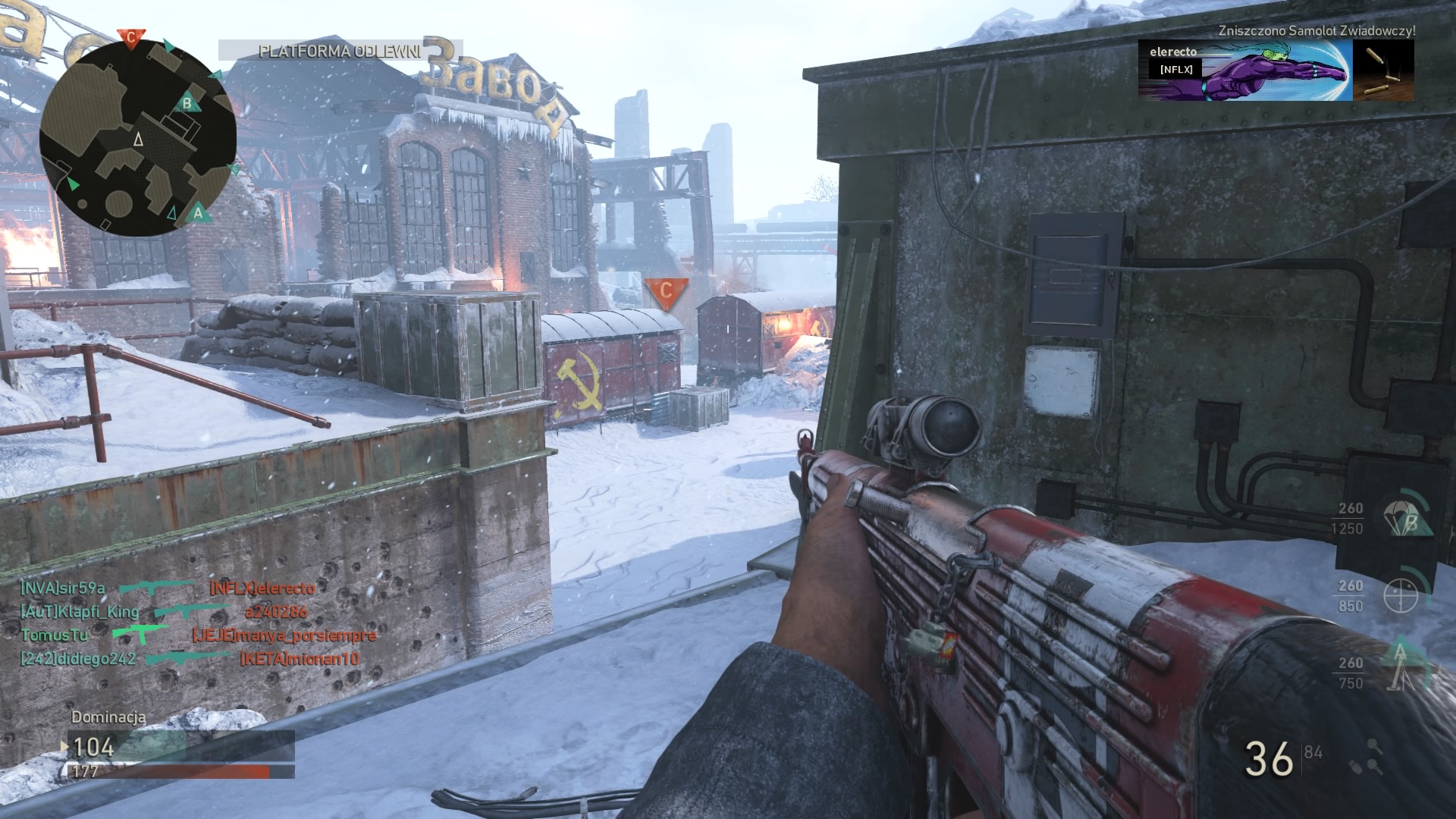Select the Klapfi_King kill feed entry
This screenshot has height=819, width=1456.
pos(80,612)
